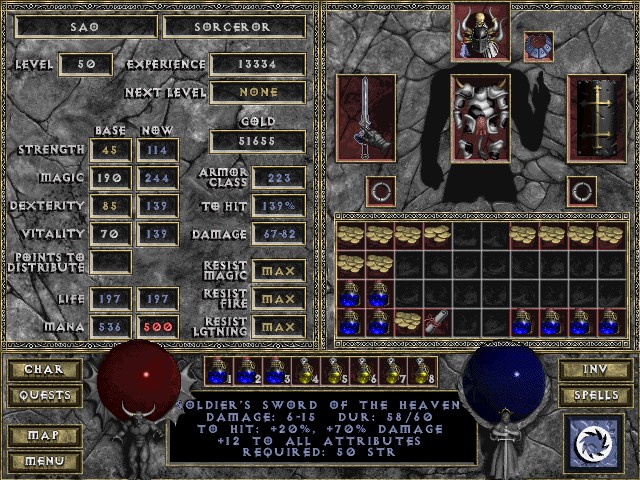Open the SPELLS book button

[x=594, y=396]
